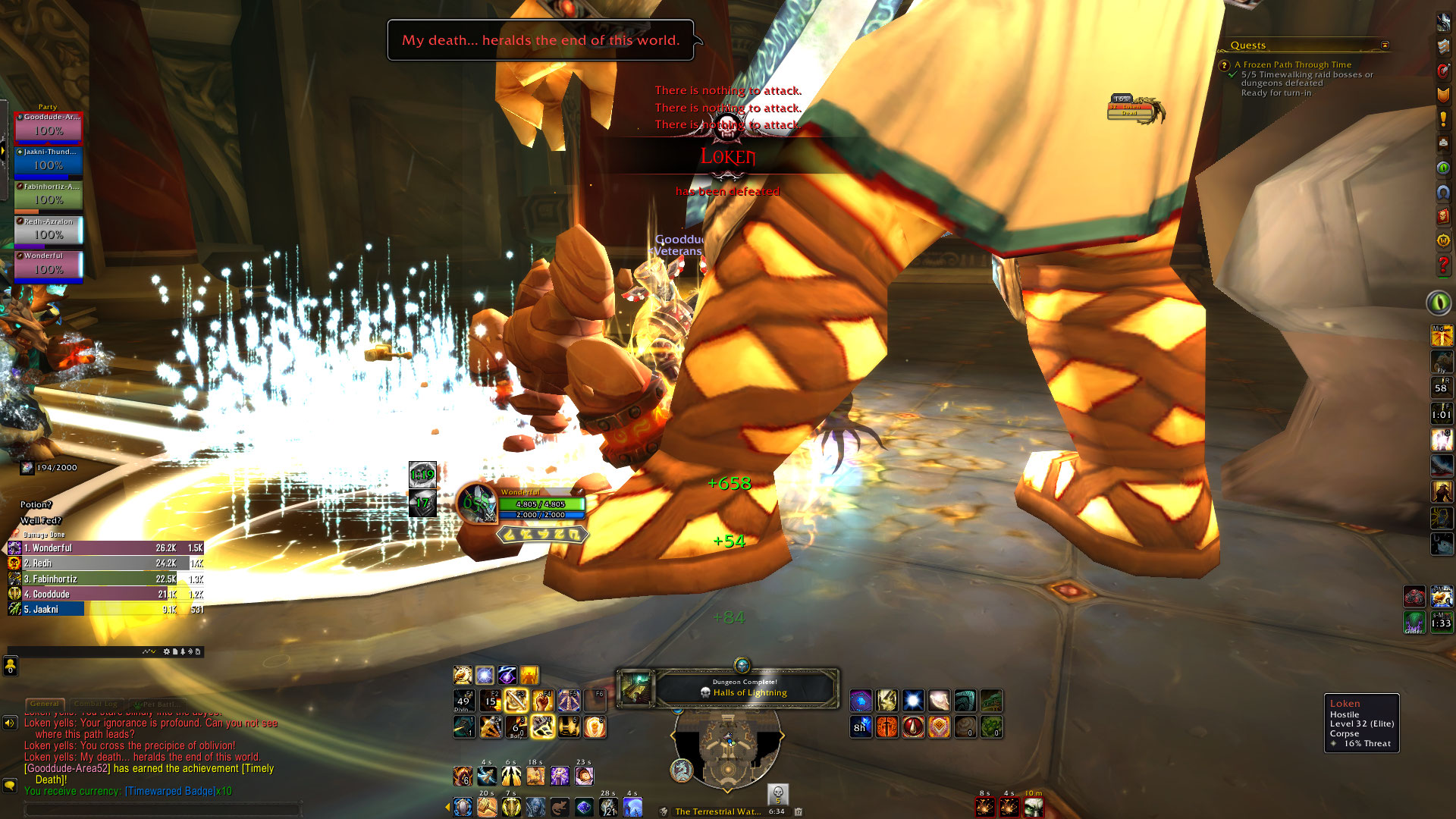Open the Dungeon Complete group finder eye

(x=1439, y=303)
